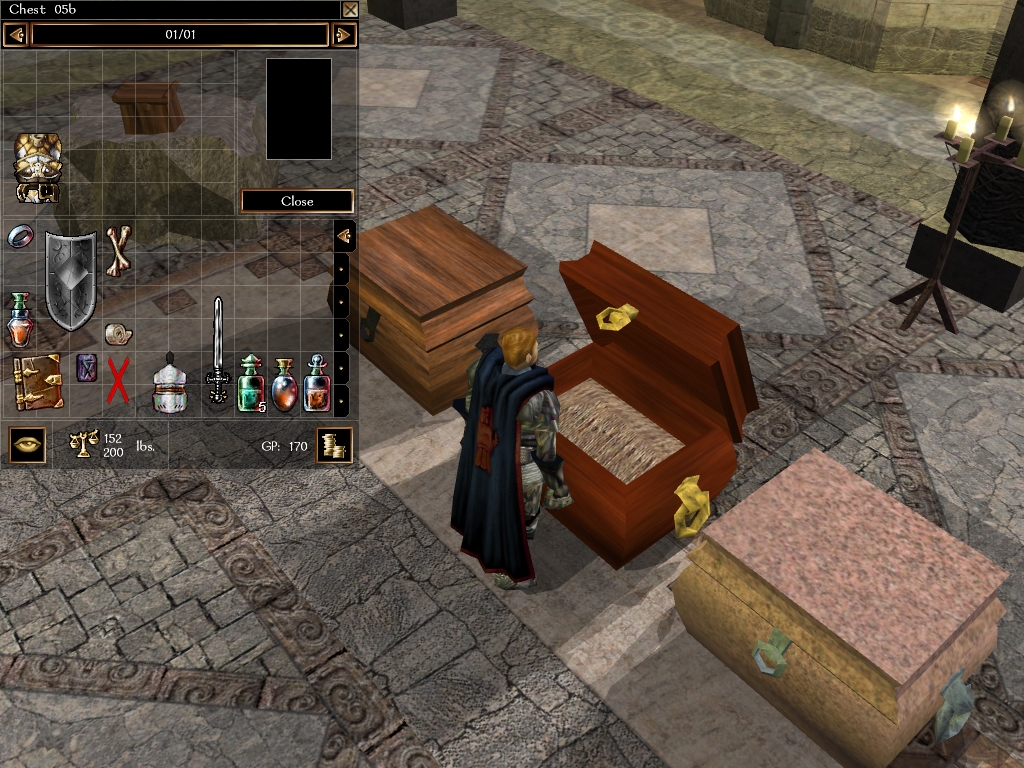Select the purple rune stone
The image size is (1024, 768).
pos(87,368)
